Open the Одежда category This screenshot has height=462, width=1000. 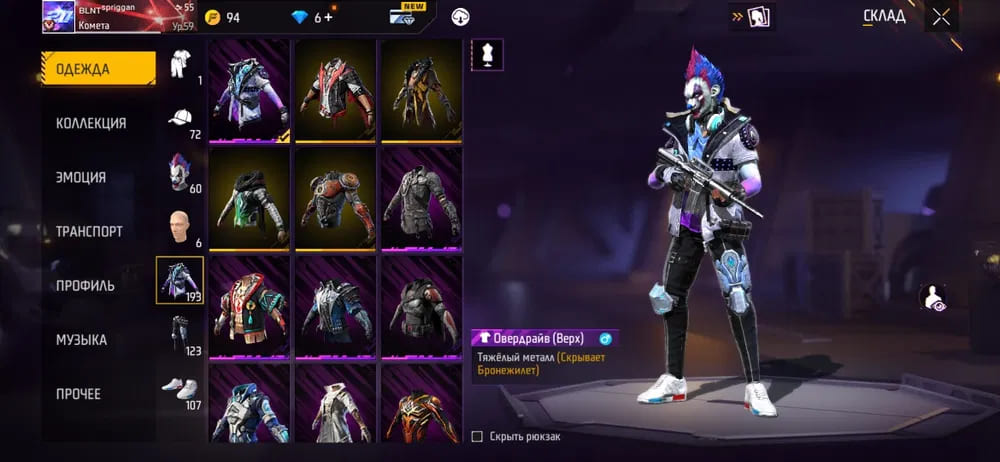[x=98, y=69]
